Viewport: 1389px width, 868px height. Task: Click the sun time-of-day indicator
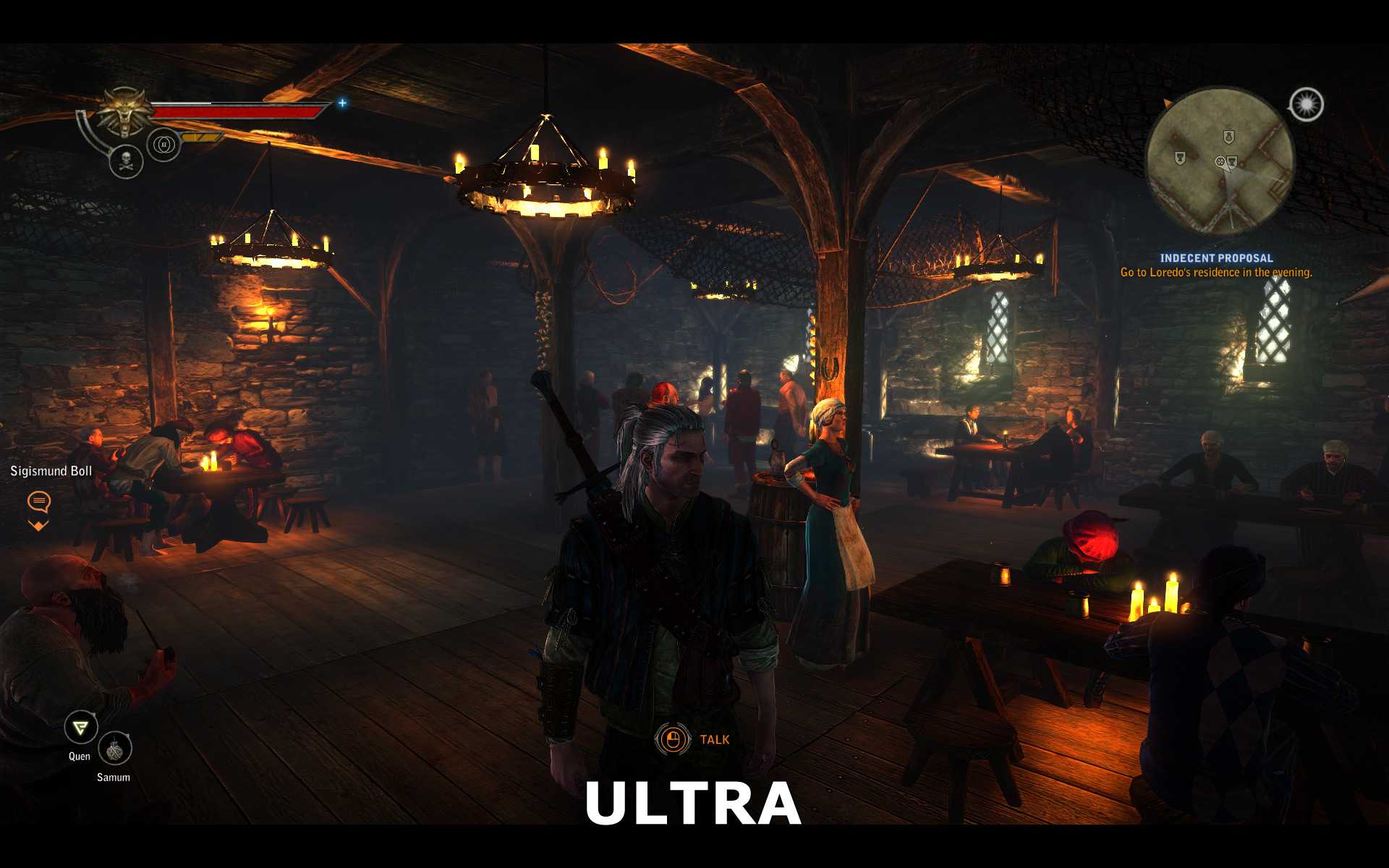pyautogui.click(x=1307, y=105)
